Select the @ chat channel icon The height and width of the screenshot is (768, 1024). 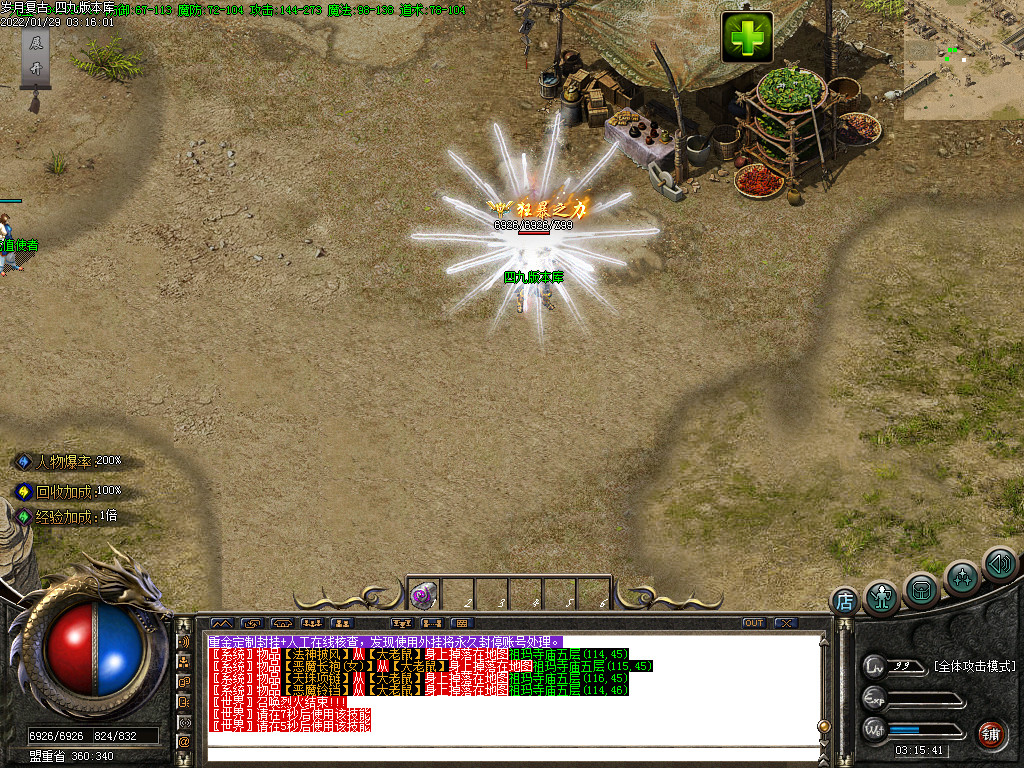pyautogui.click(x=184, y=741)
